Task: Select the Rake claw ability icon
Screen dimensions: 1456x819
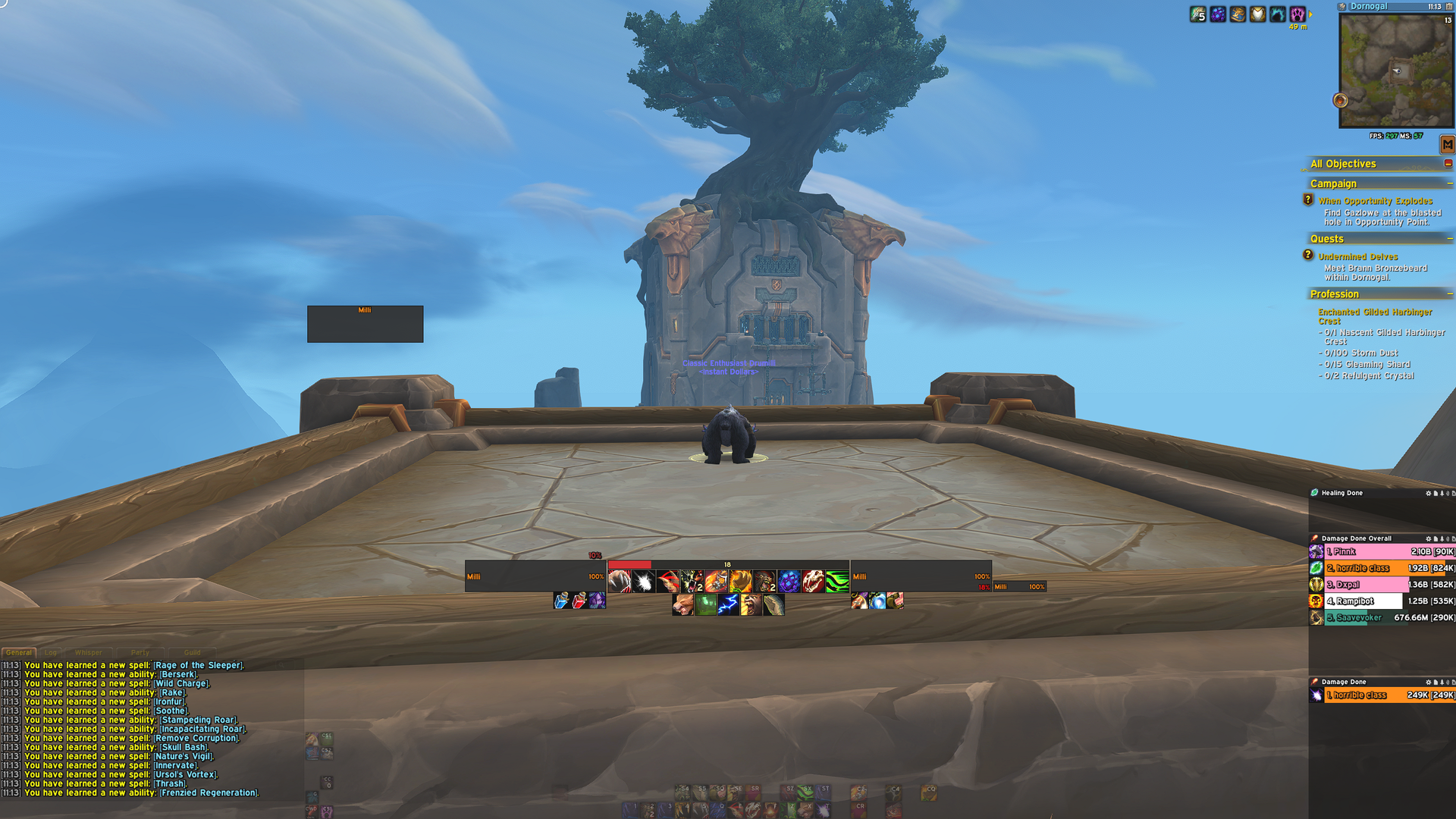Action: [x=620, y=581]
